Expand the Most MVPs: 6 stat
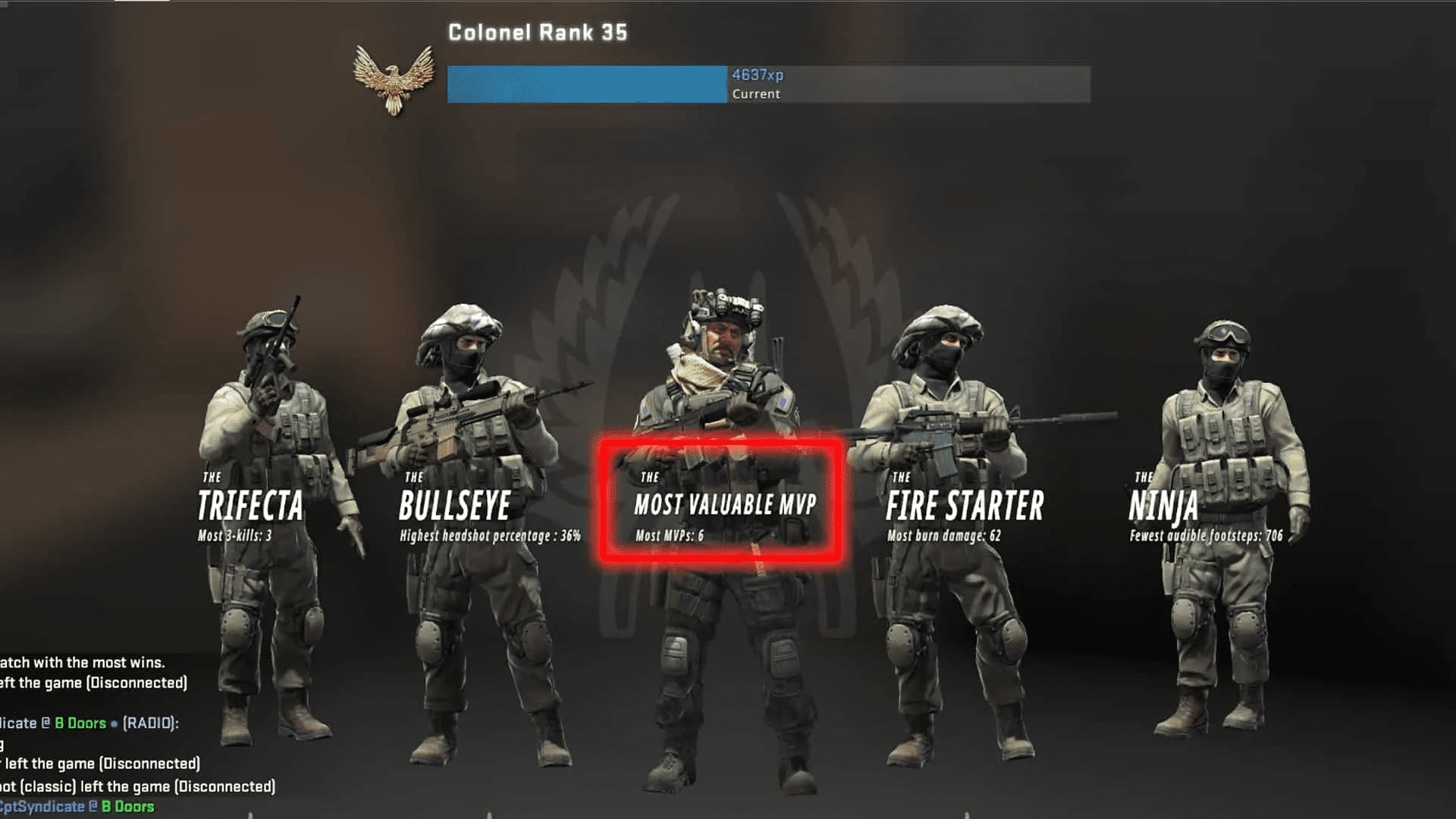Image resolution: width=1456 pixels, height=819 pixels. 672,536
